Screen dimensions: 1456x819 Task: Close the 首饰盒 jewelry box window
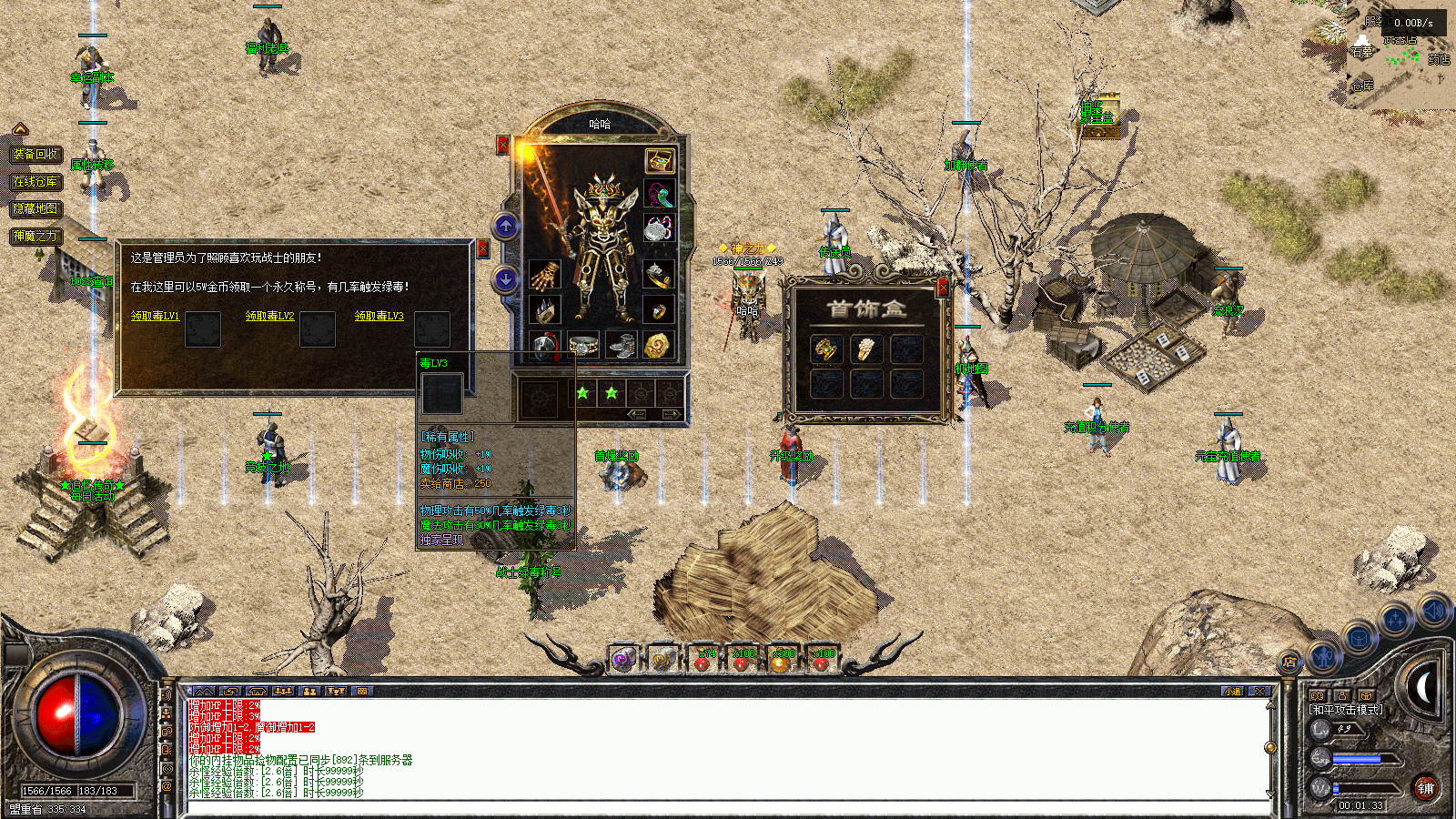pos(943,288)
